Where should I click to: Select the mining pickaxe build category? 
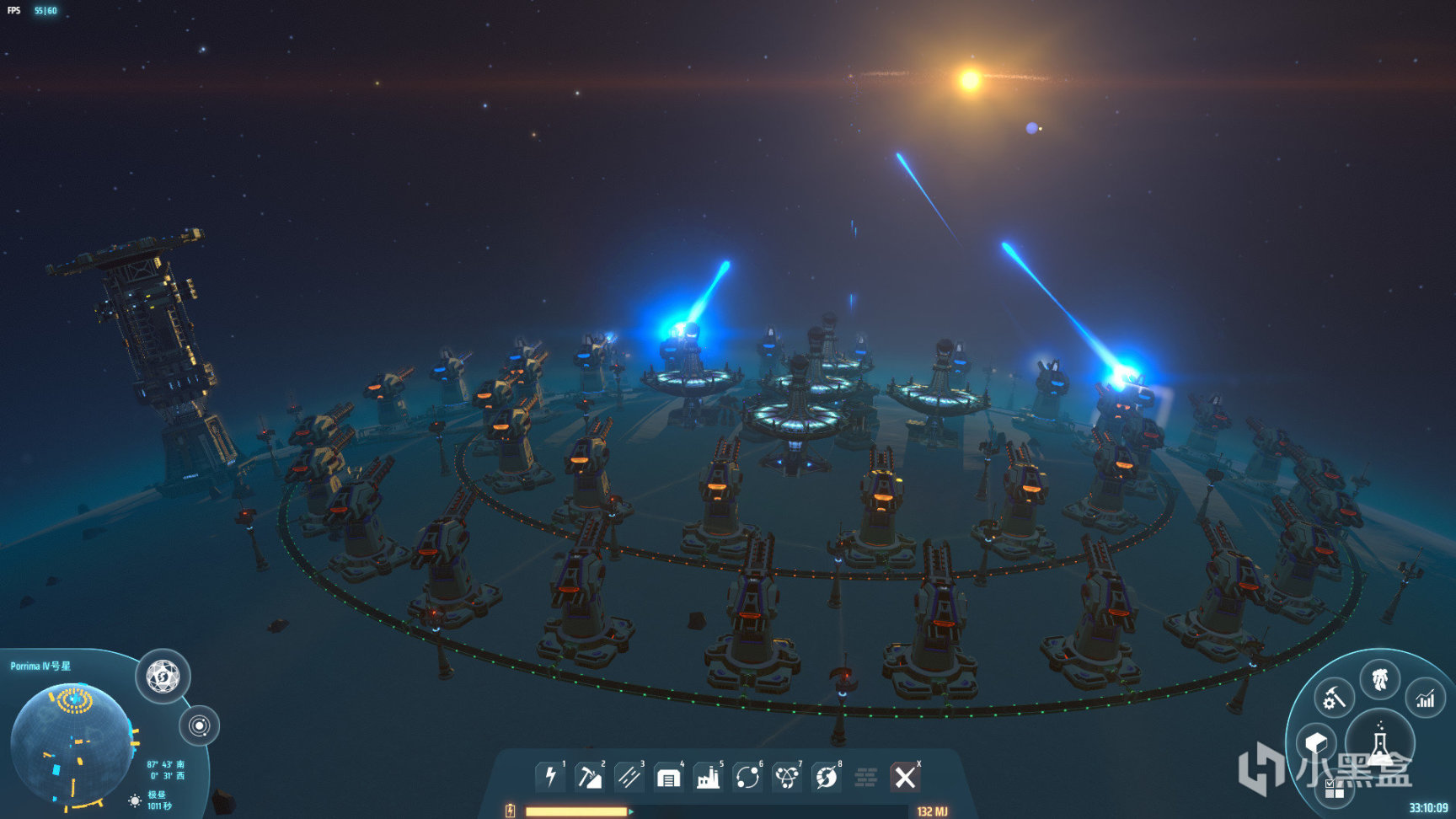tap(589, 776)
